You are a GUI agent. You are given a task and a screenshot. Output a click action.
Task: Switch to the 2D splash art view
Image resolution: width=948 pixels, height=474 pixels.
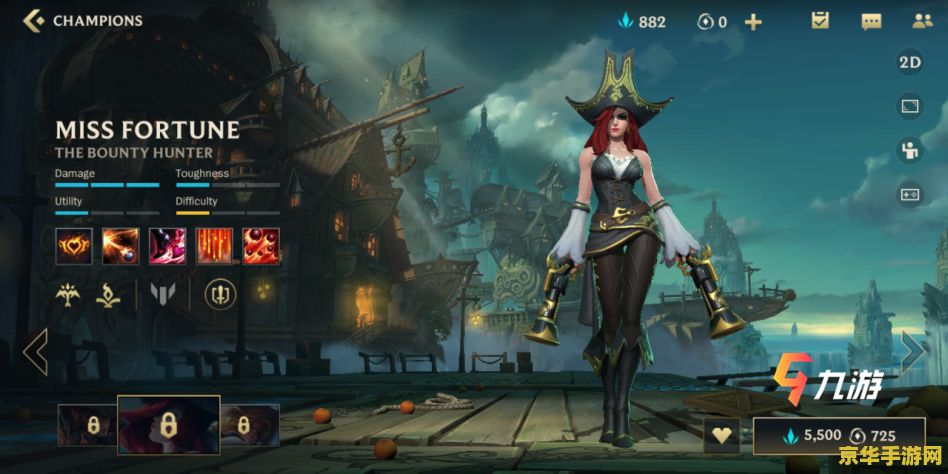(909, 63)
